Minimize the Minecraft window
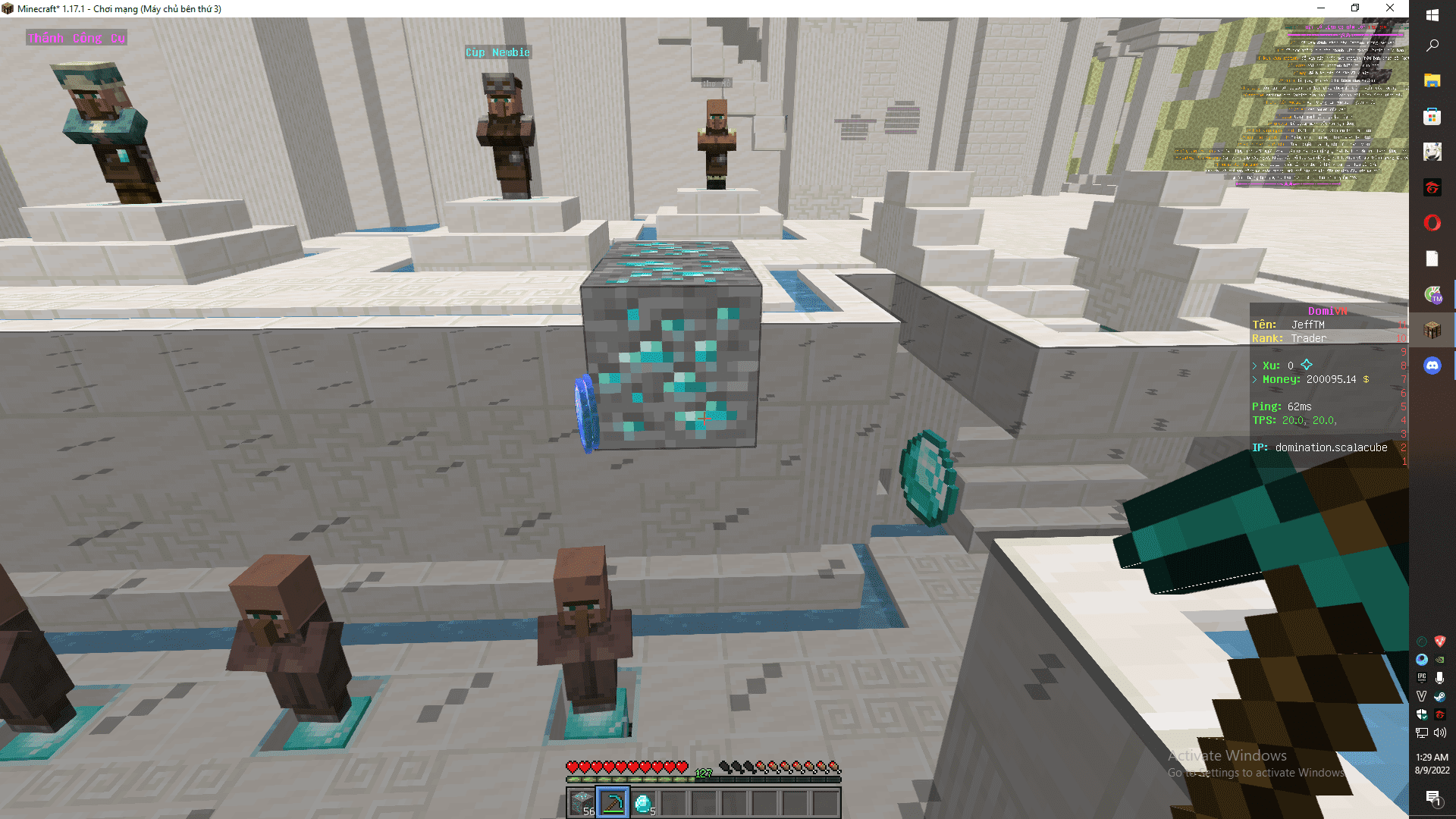Viewport: 1456px width, 819px height. [x=1321, y=8]
